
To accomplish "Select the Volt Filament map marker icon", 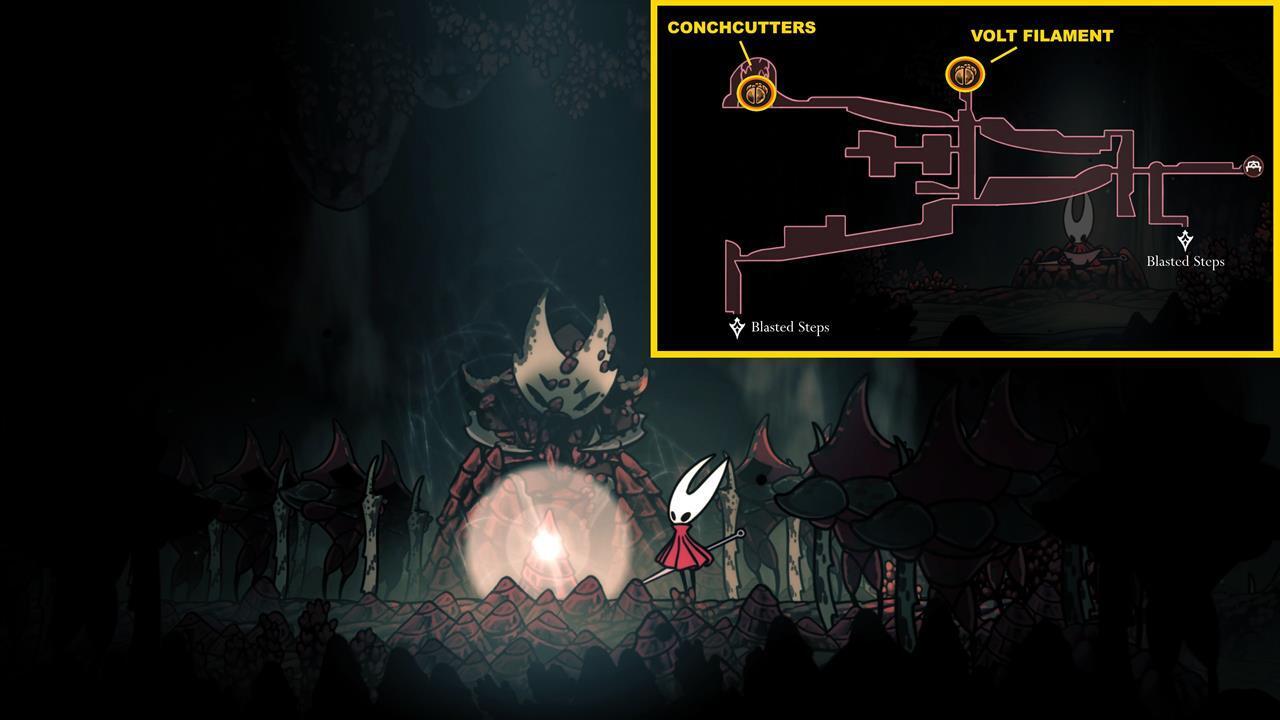I will click(964, 73).
